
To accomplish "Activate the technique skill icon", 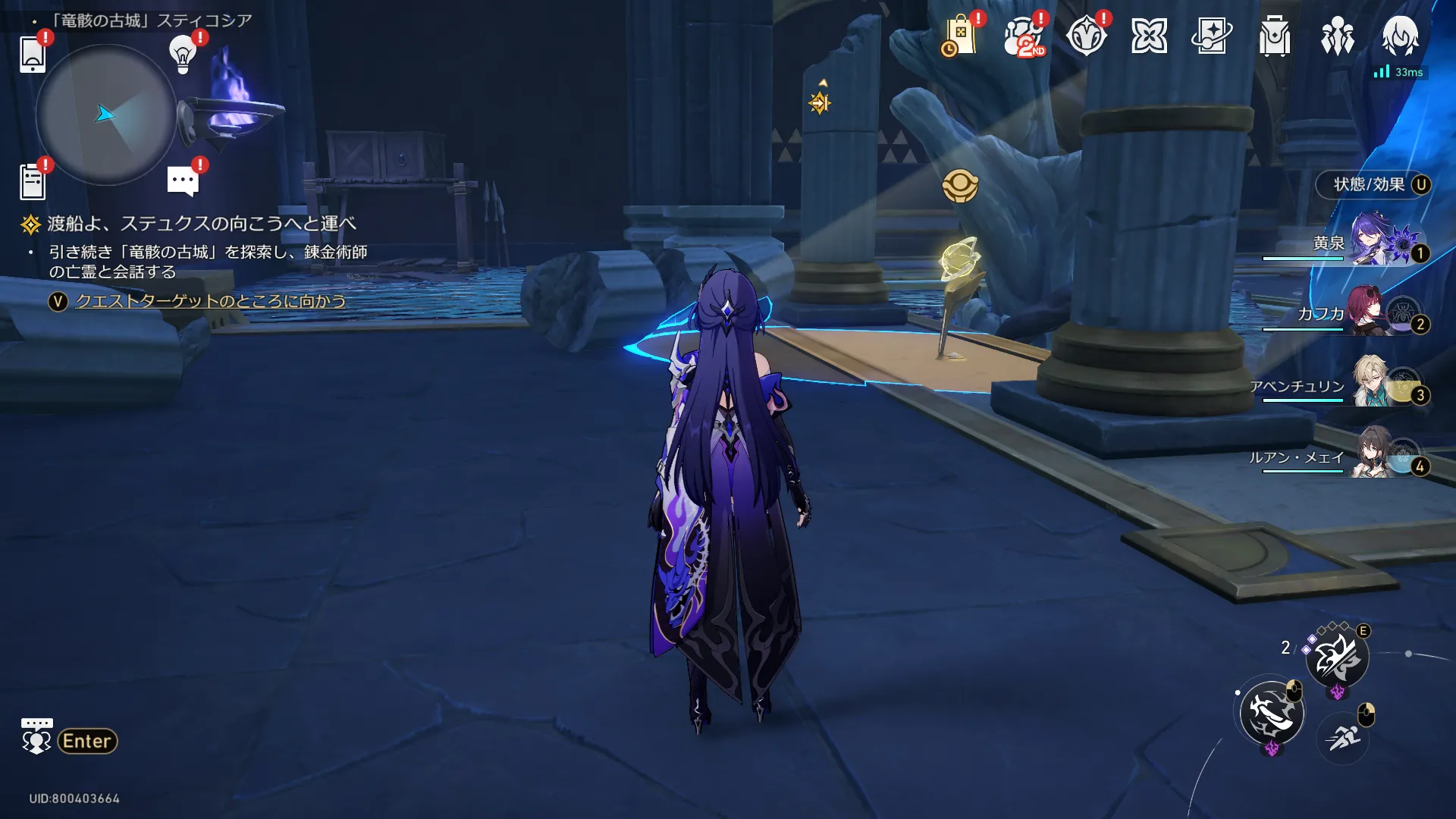I will pos(1337,657).
